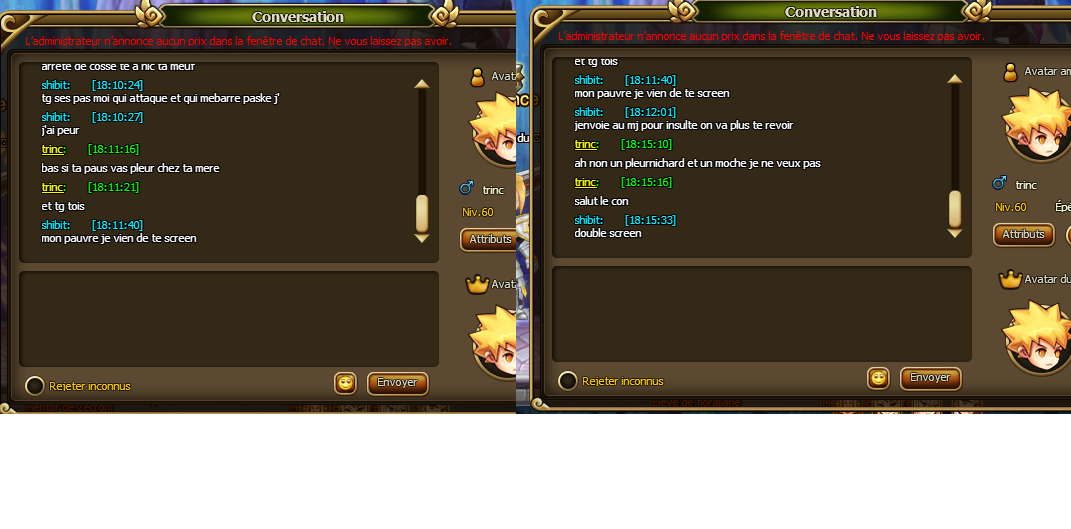Open the emoticon picker in the "j'ai peur" chat
This screenshot has height=529, width=1071.
click(345, 383)
